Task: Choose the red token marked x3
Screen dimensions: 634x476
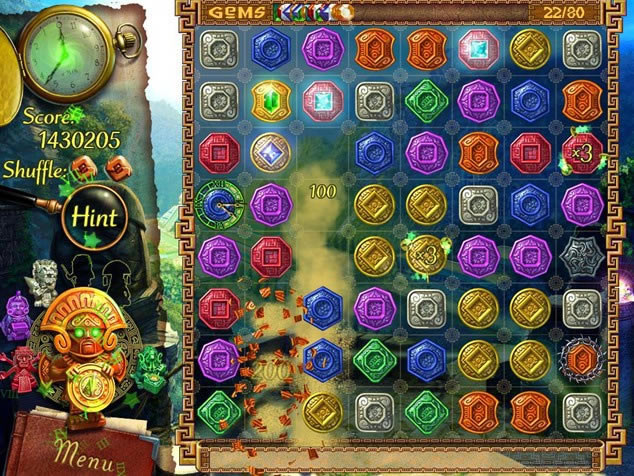Action: (581, 152)
